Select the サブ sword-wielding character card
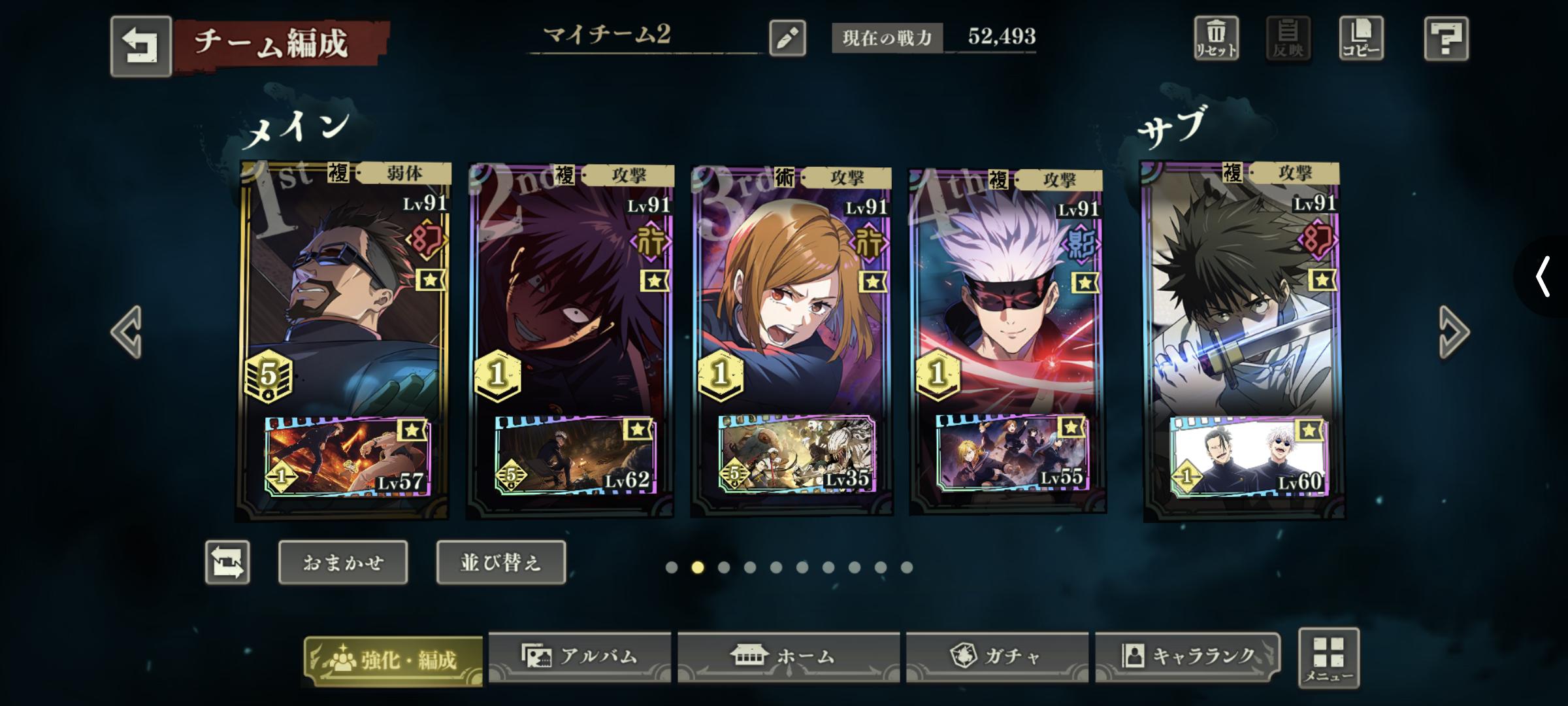The width and height of the screenshot is (1568, 706). pos(1241,294)
